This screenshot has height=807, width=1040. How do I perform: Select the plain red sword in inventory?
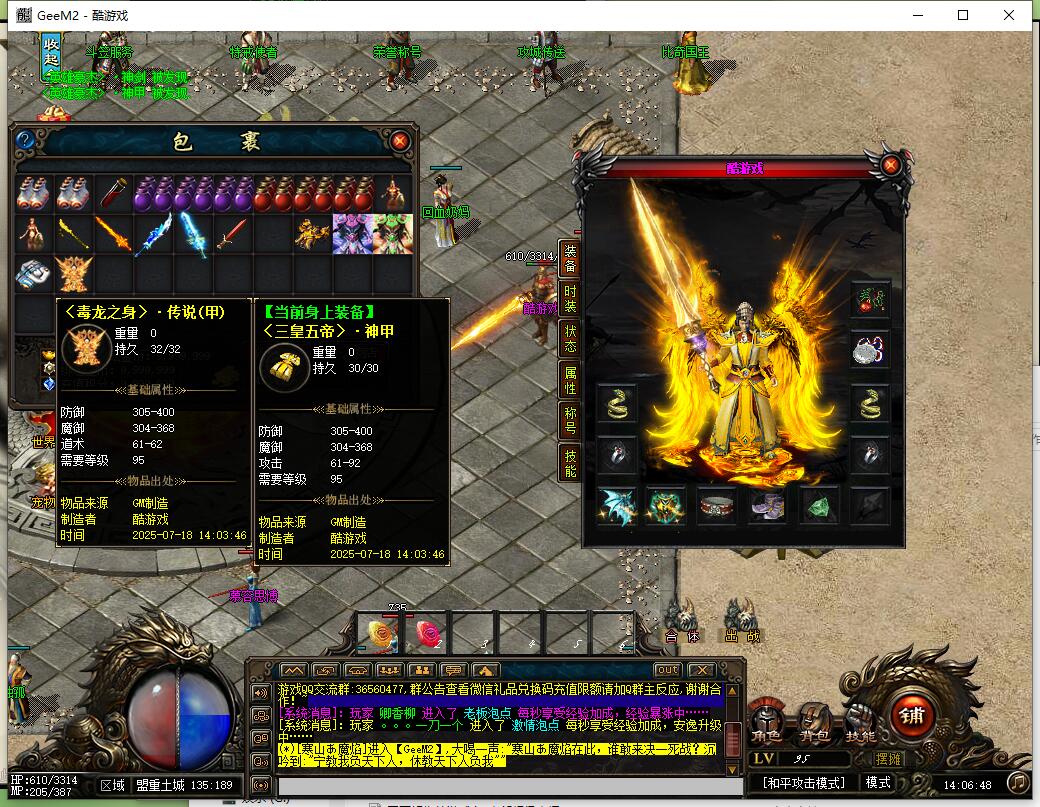[231, 234]
